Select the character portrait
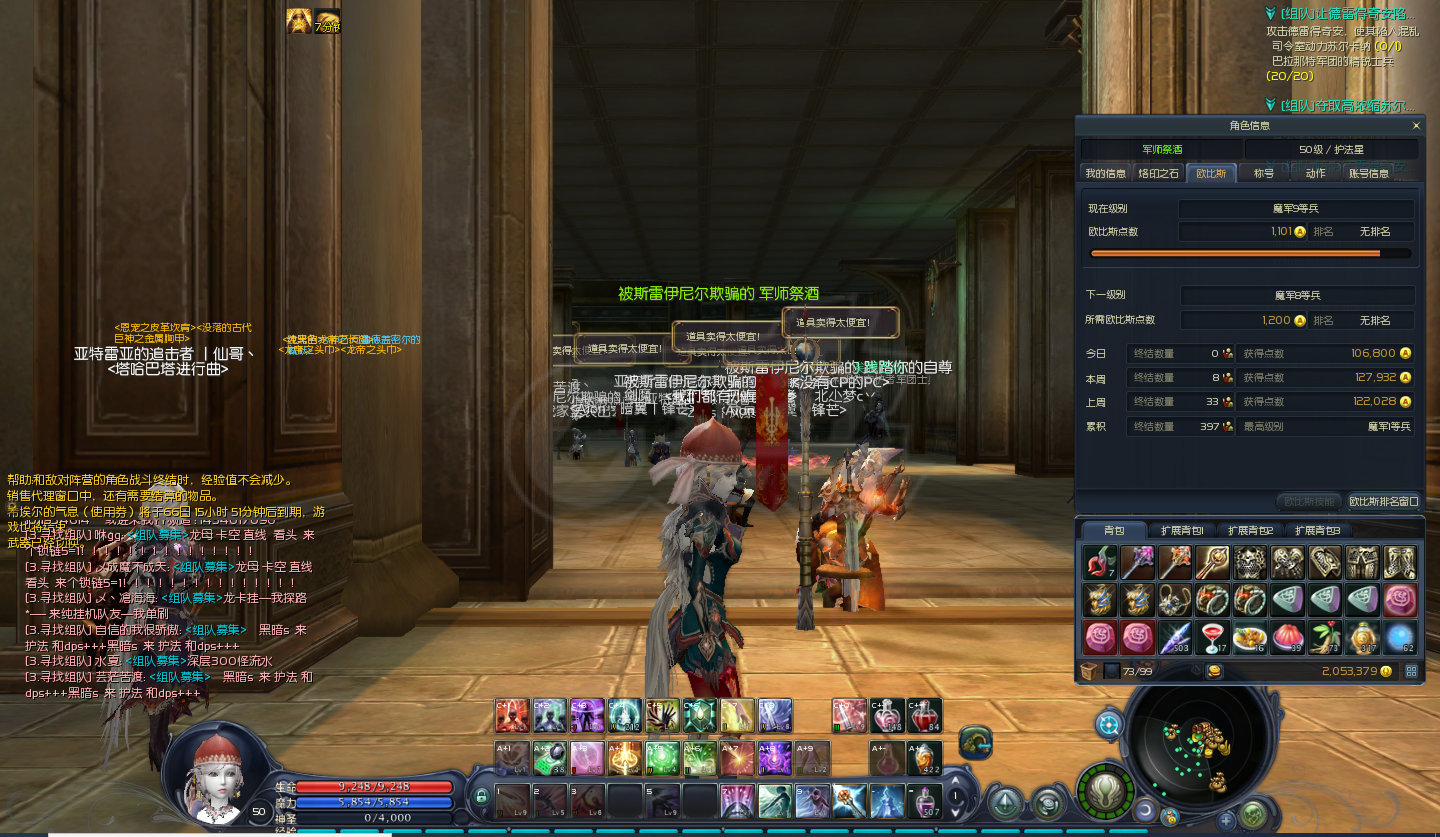Viewport: 1440px width, 837px height. coord(214,774)
